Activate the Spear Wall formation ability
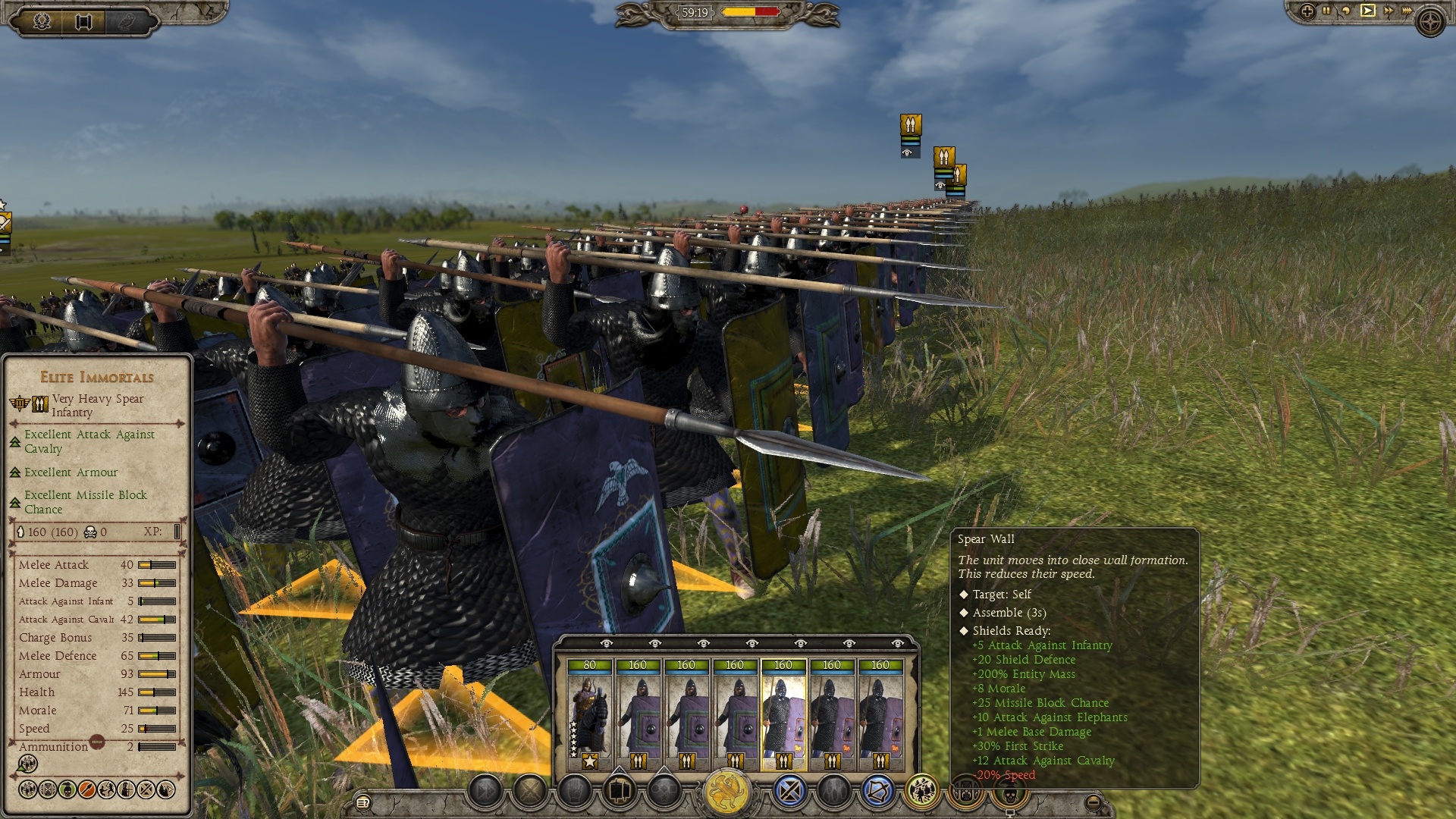Viewport: 1456px width, 819px height. click(x=922, y=792)
